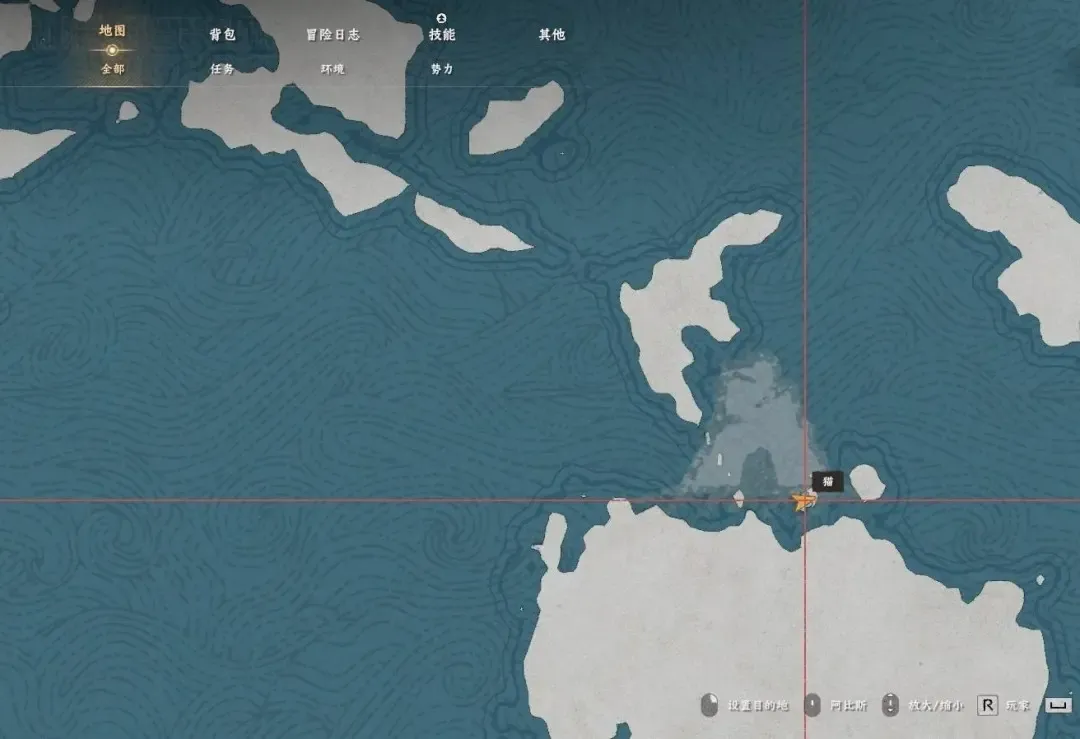
Task: Select the 地图 (Map) tab
Action: (112, 31)
